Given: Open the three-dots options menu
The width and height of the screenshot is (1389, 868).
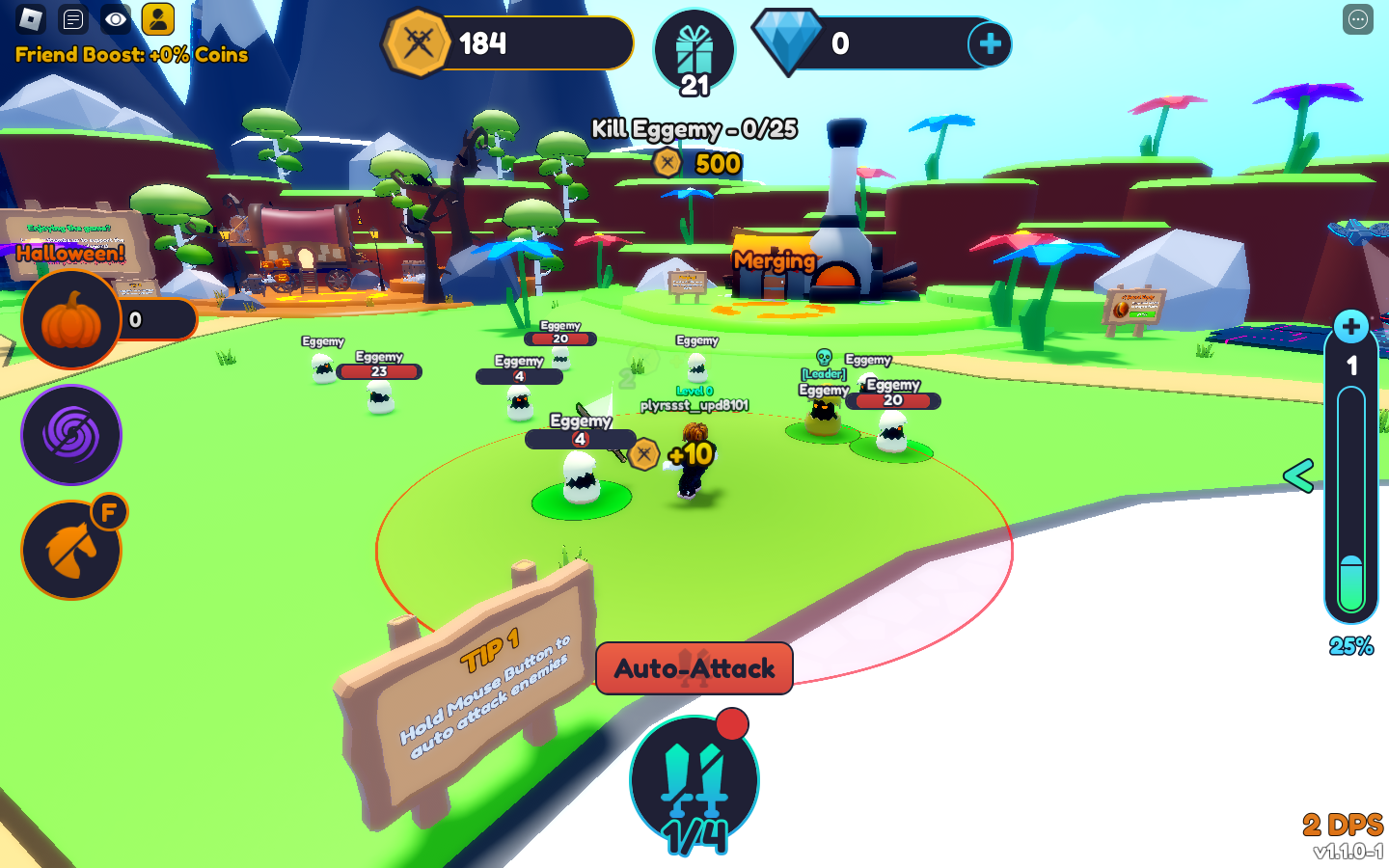Looking at the screenshot, I should click(x=1357, y=19).
